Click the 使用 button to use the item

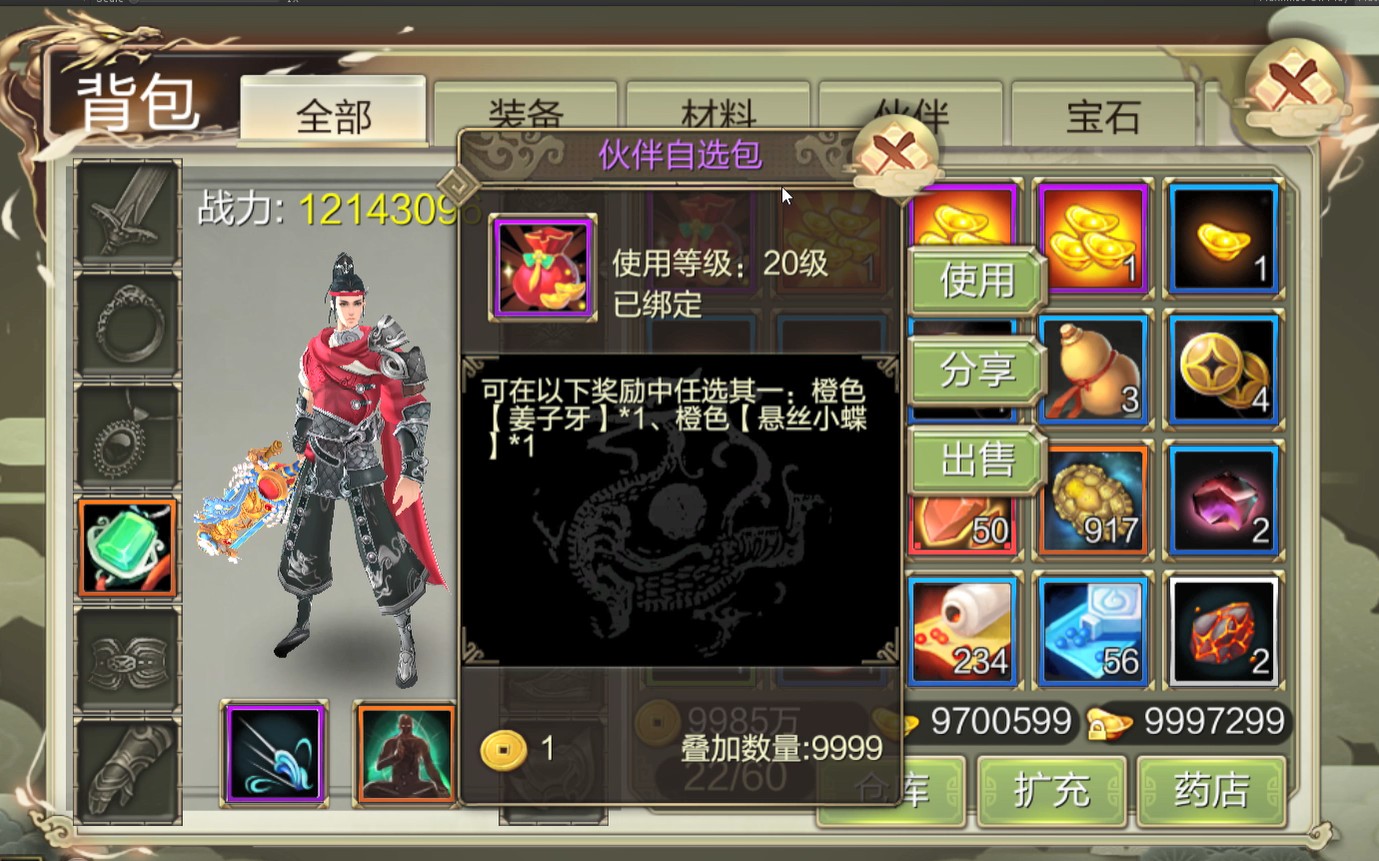[x=975, y=280]
